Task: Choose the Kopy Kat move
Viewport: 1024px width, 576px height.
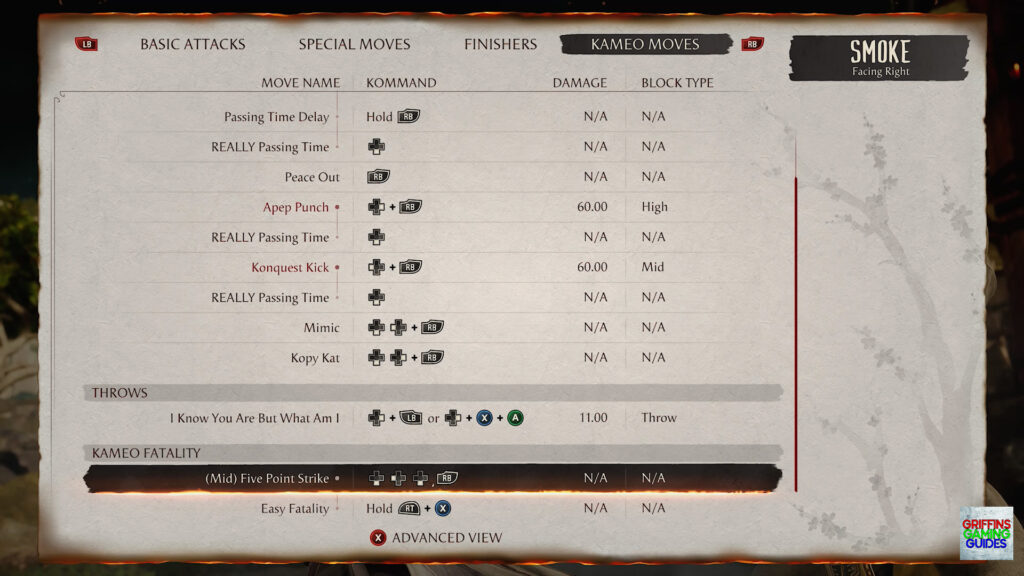Action: point(314,357)
